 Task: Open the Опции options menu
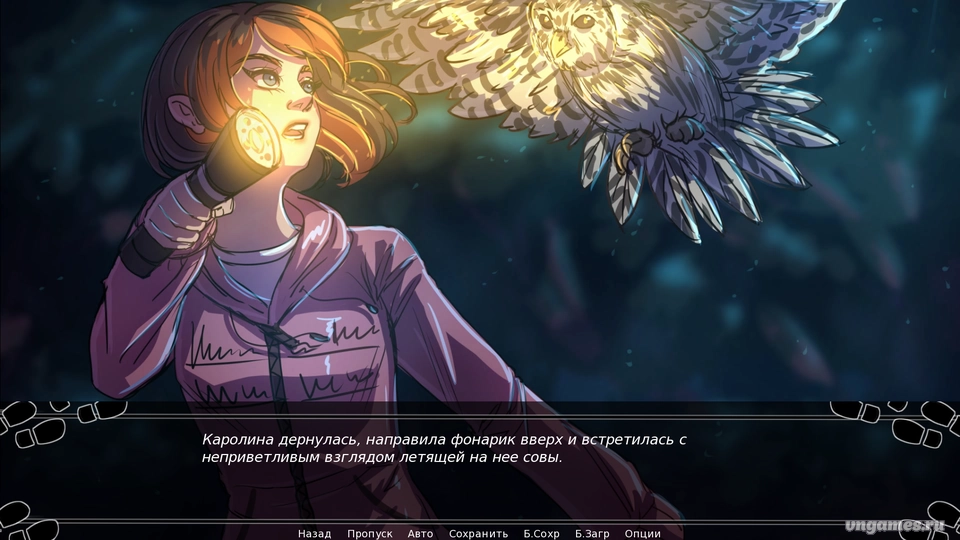tap(642, 534)
